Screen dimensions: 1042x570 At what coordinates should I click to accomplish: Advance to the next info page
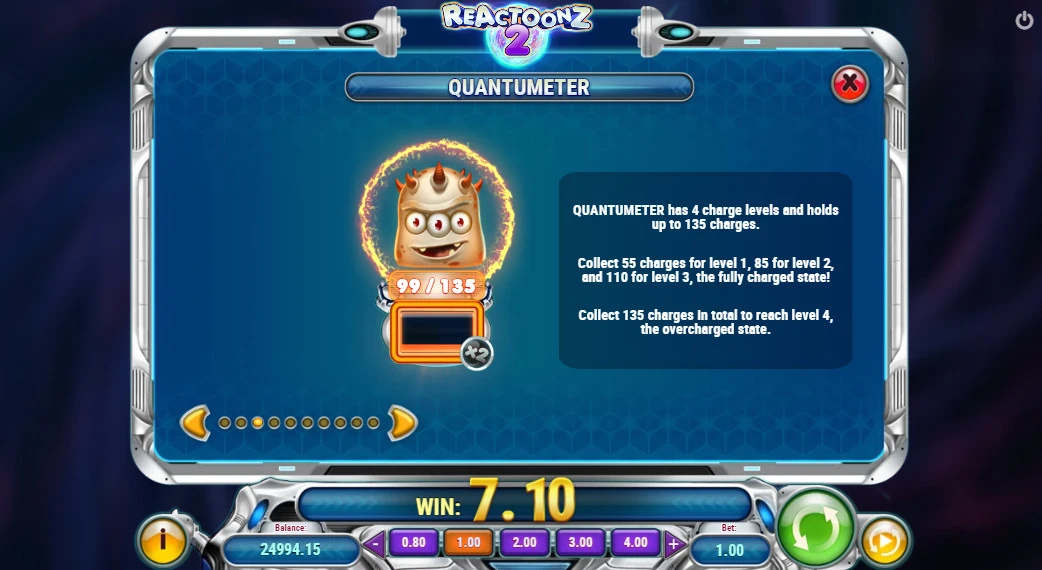coord(402,423)
